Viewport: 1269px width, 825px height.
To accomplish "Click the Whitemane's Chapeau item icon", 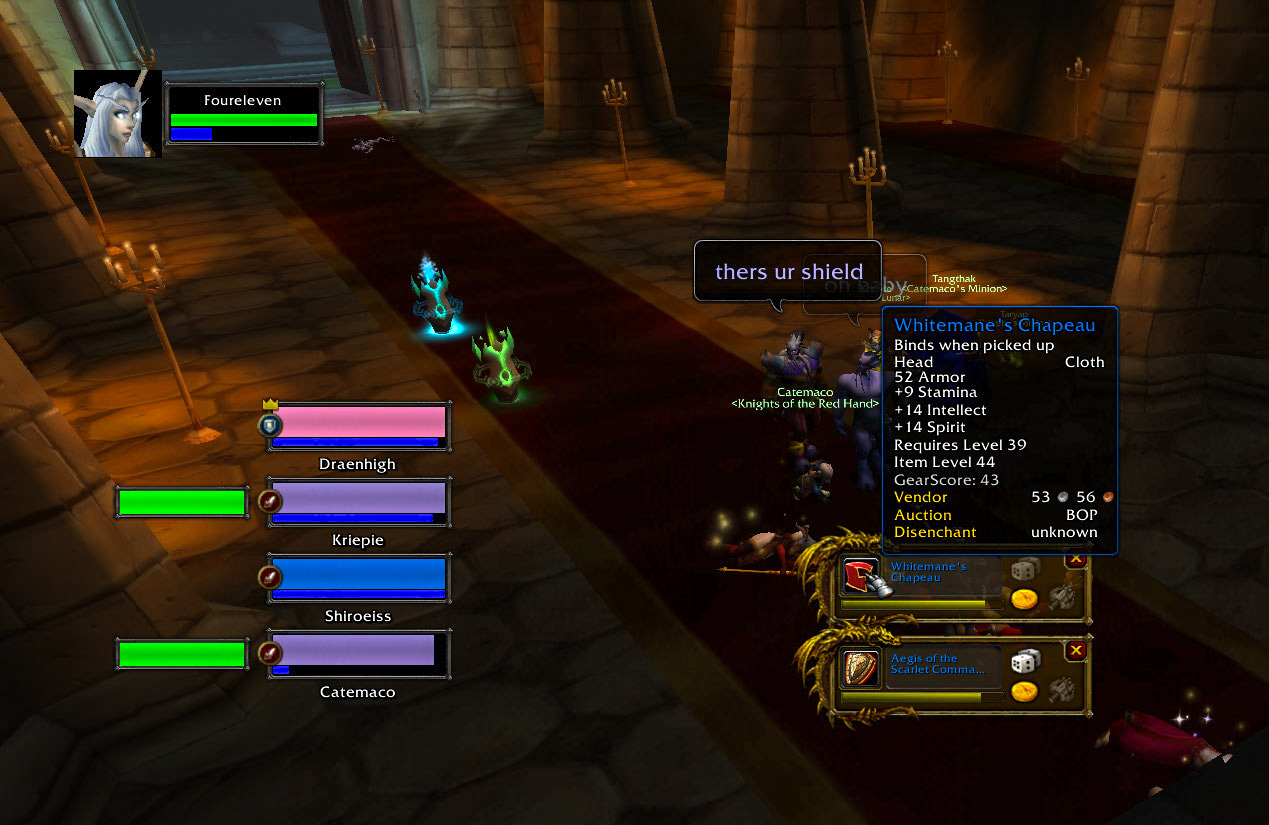I will [861, 577].
